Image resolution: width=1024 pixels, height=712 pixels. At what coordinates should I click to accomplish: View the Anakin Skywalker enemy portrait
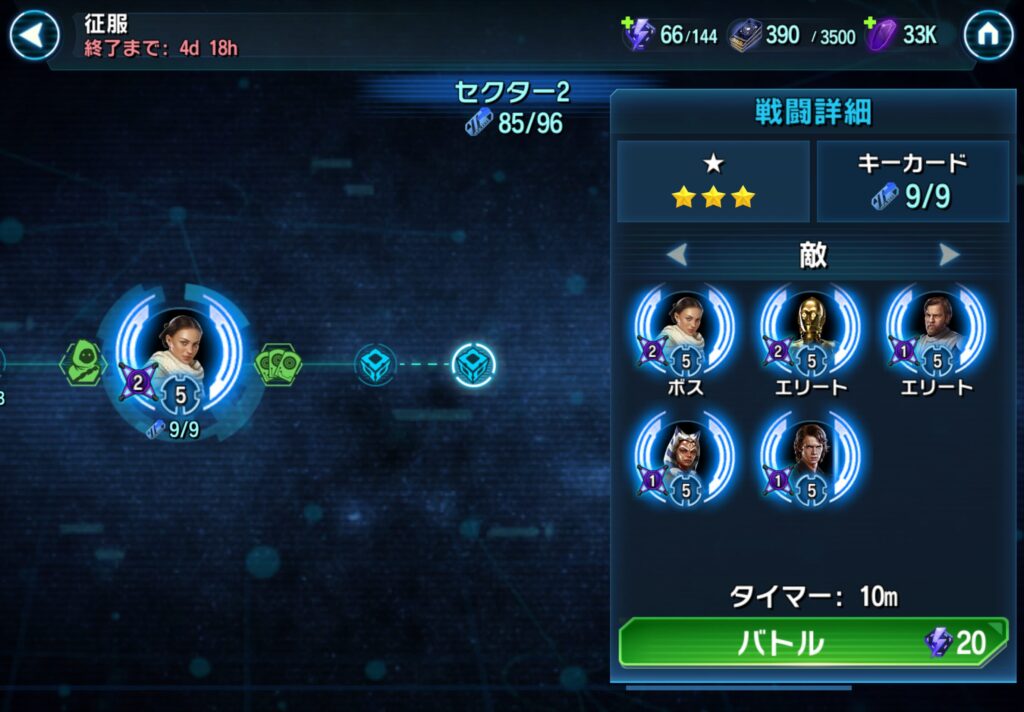pos(812,455)
